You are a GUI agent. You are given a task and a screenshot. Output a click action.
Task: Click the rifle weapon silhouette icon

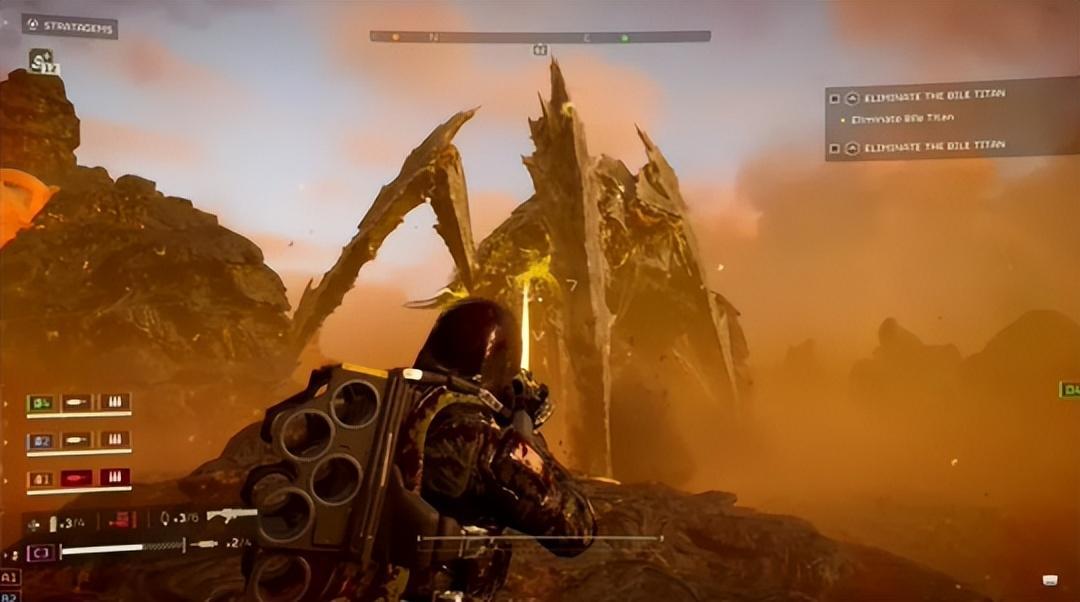233,515
